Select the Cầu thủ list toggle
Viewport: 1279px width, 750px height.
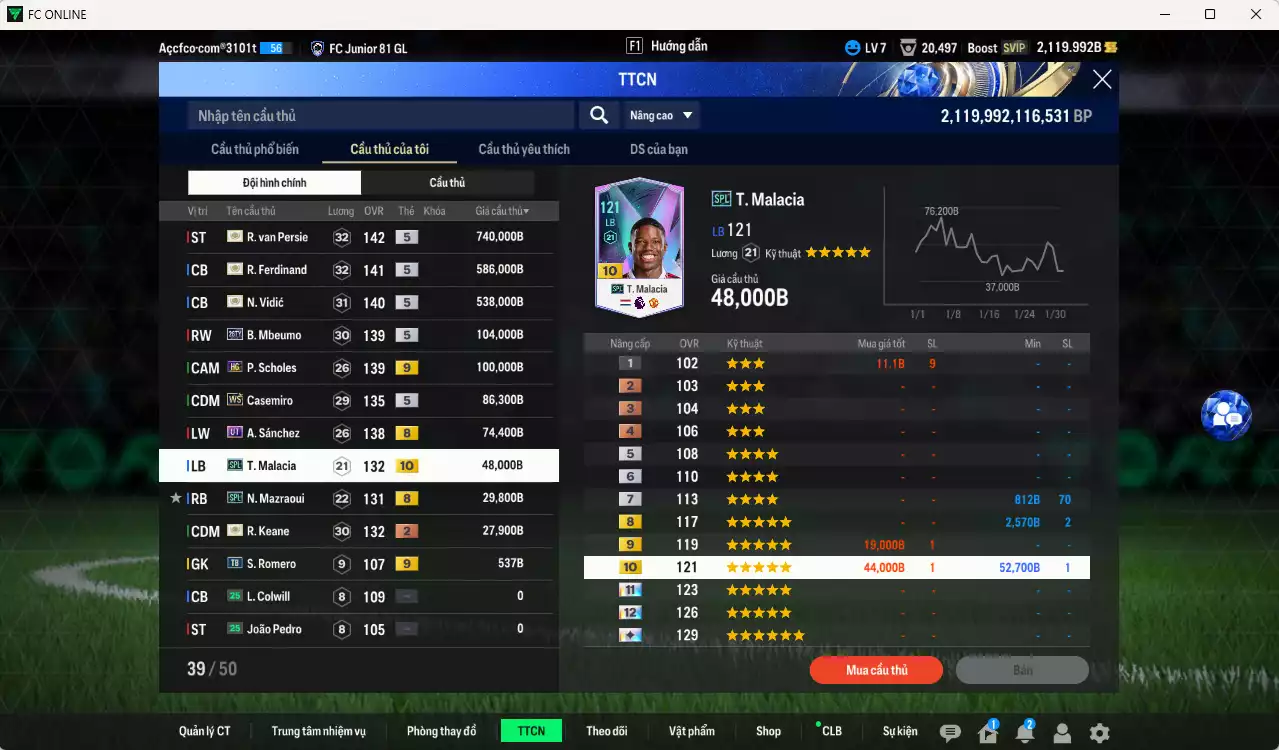coord(447,183)
